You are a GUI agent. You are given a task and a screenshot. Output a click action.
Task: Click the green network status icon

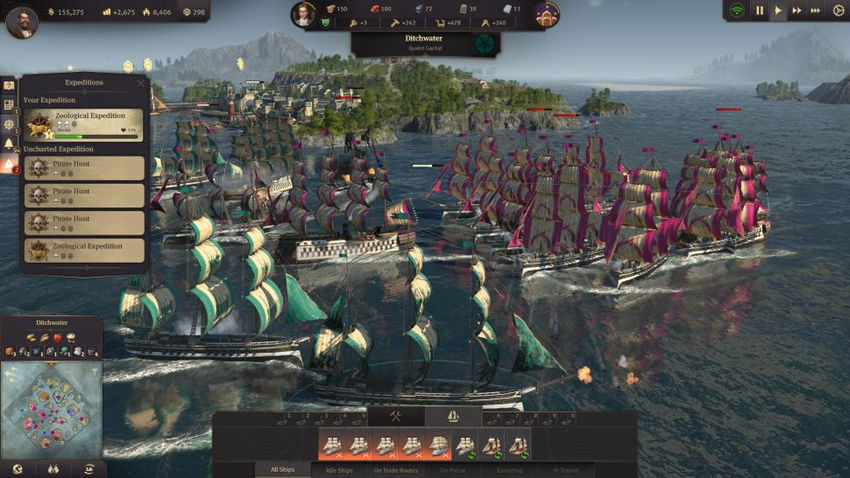(x=737, y=11)
